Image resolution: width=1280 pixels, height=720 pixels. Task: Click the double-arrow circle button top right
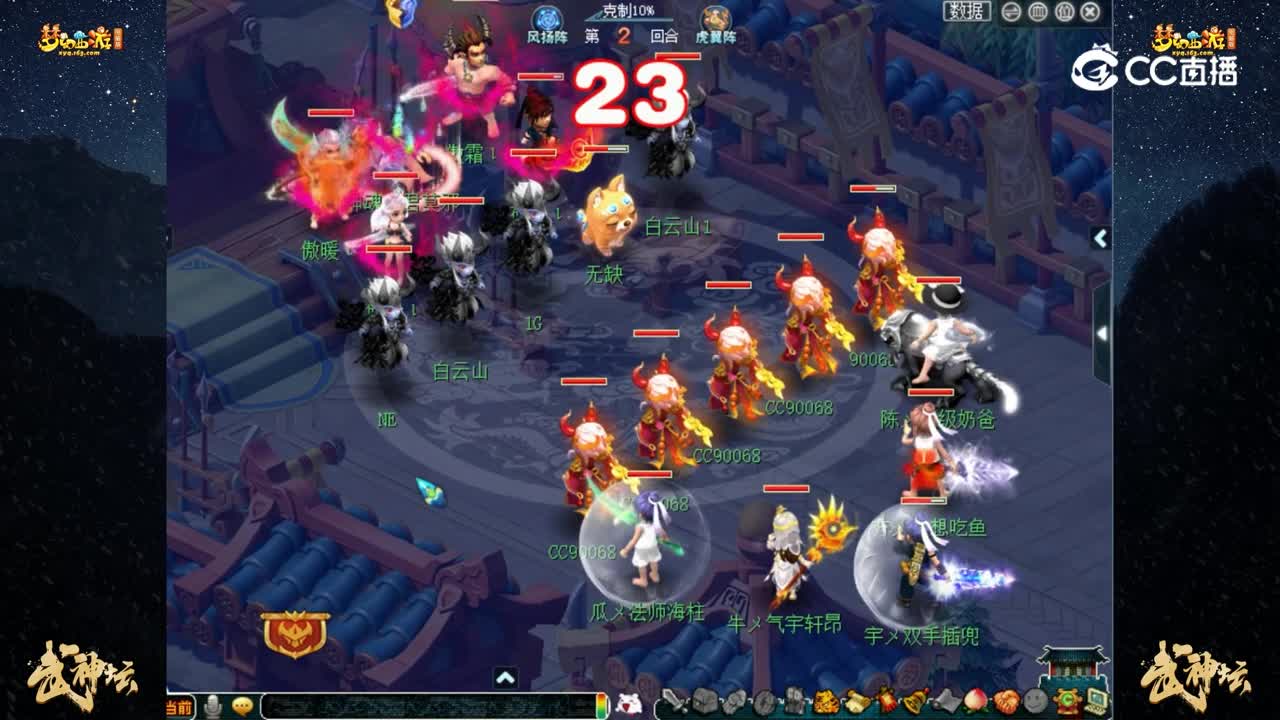click(x=1012, y=11)
